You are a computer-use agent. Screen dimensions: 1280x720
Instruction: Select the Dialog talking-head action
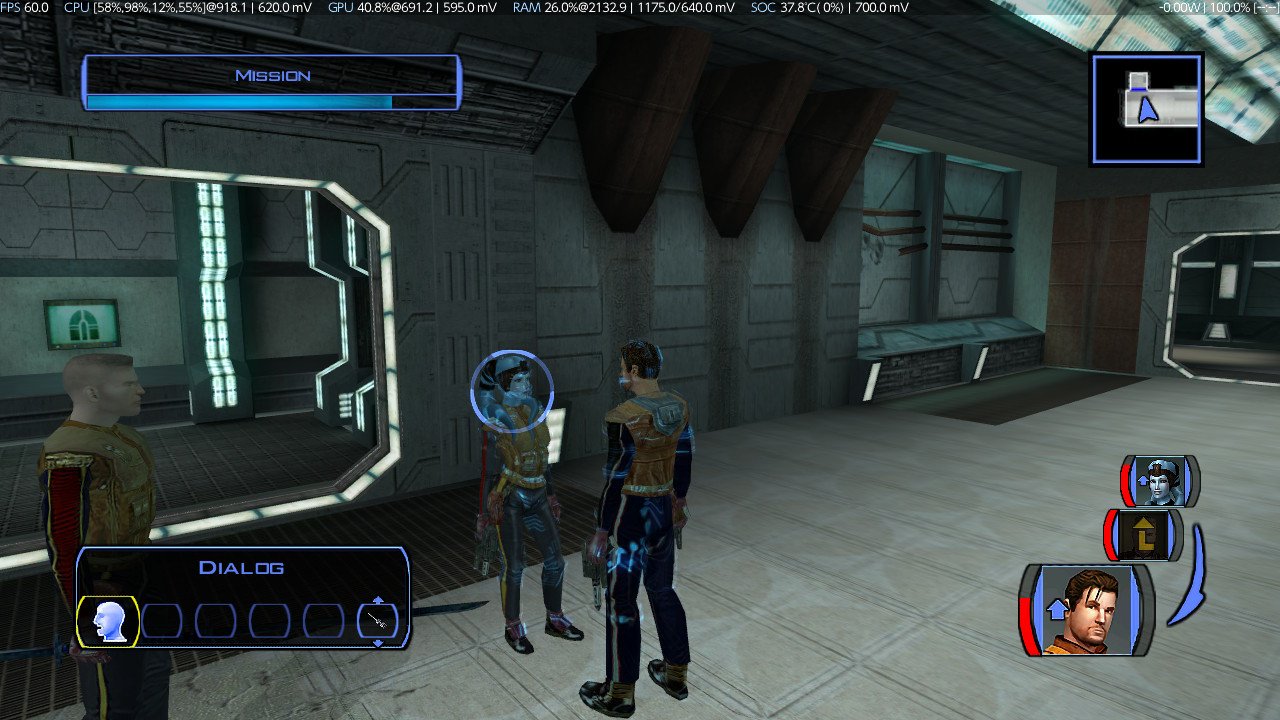[108, 622]
